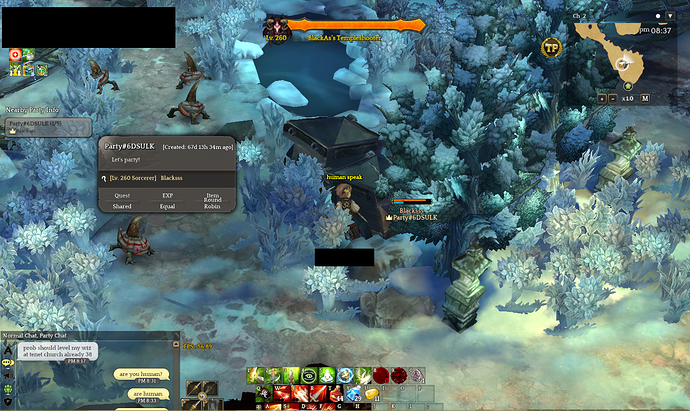Select the crossed weapons swap slot
The image size is (690, 411).
click(x=202, y=392)
